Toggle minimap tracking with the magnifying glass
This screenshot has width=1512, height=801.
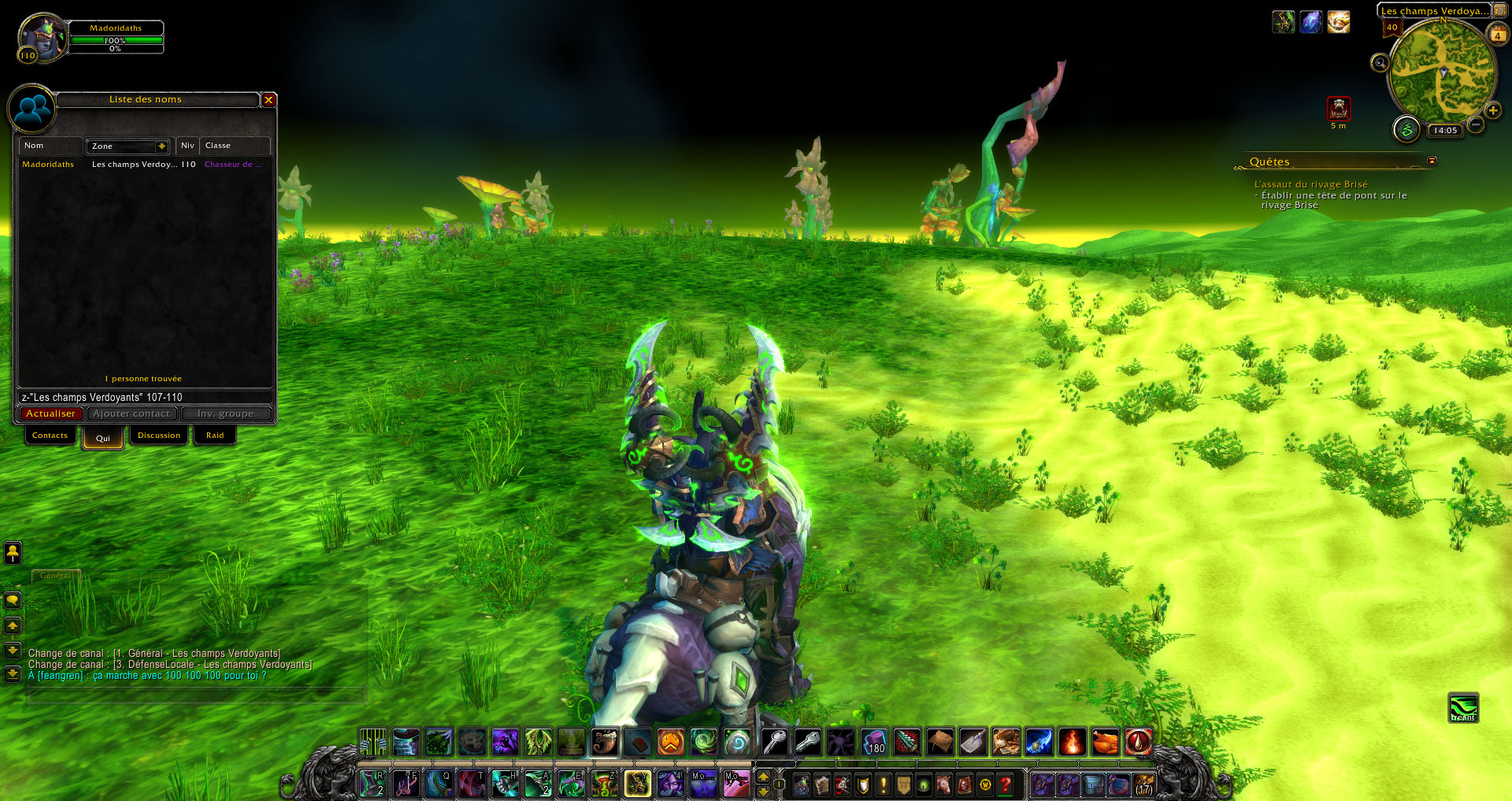(1380, 63)
